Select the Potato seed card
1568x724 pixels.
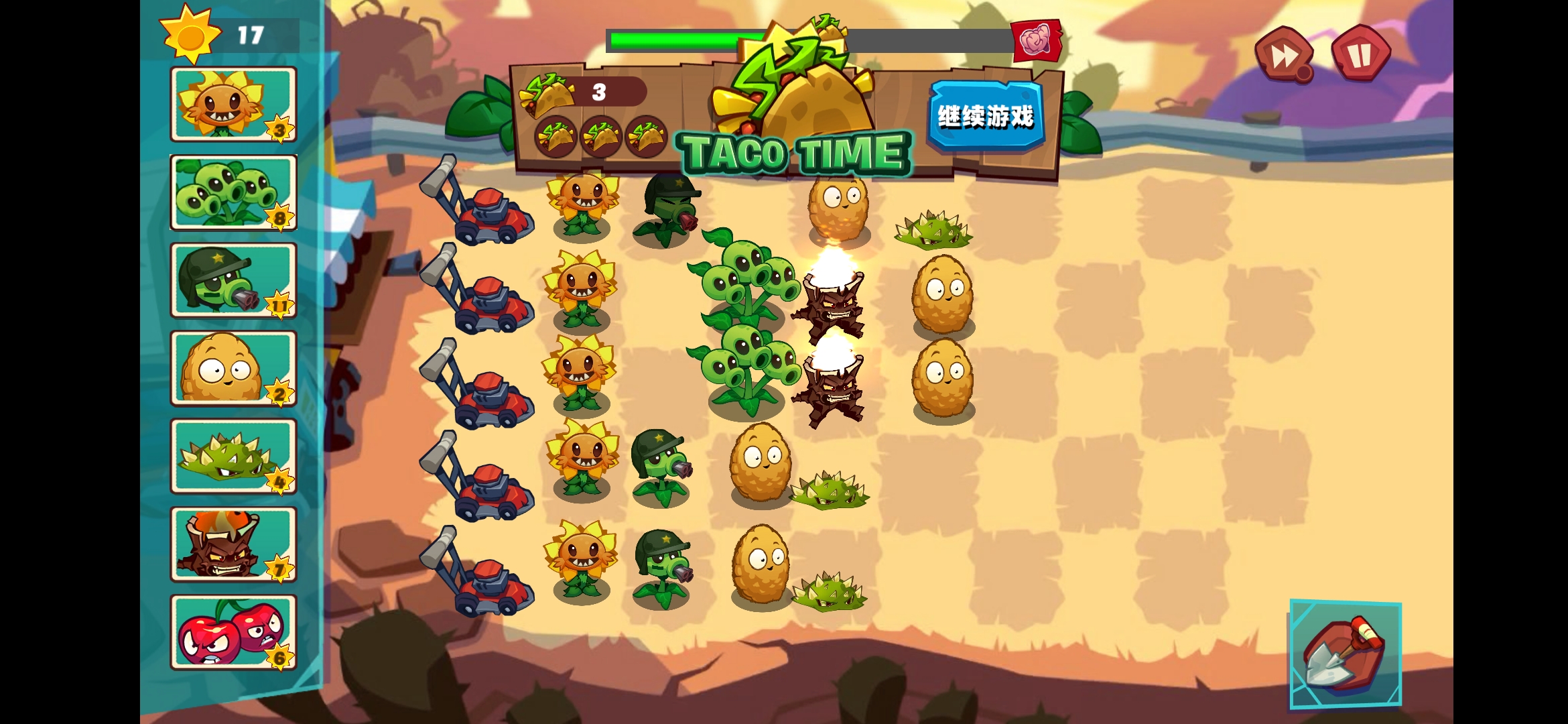[233, 369]
